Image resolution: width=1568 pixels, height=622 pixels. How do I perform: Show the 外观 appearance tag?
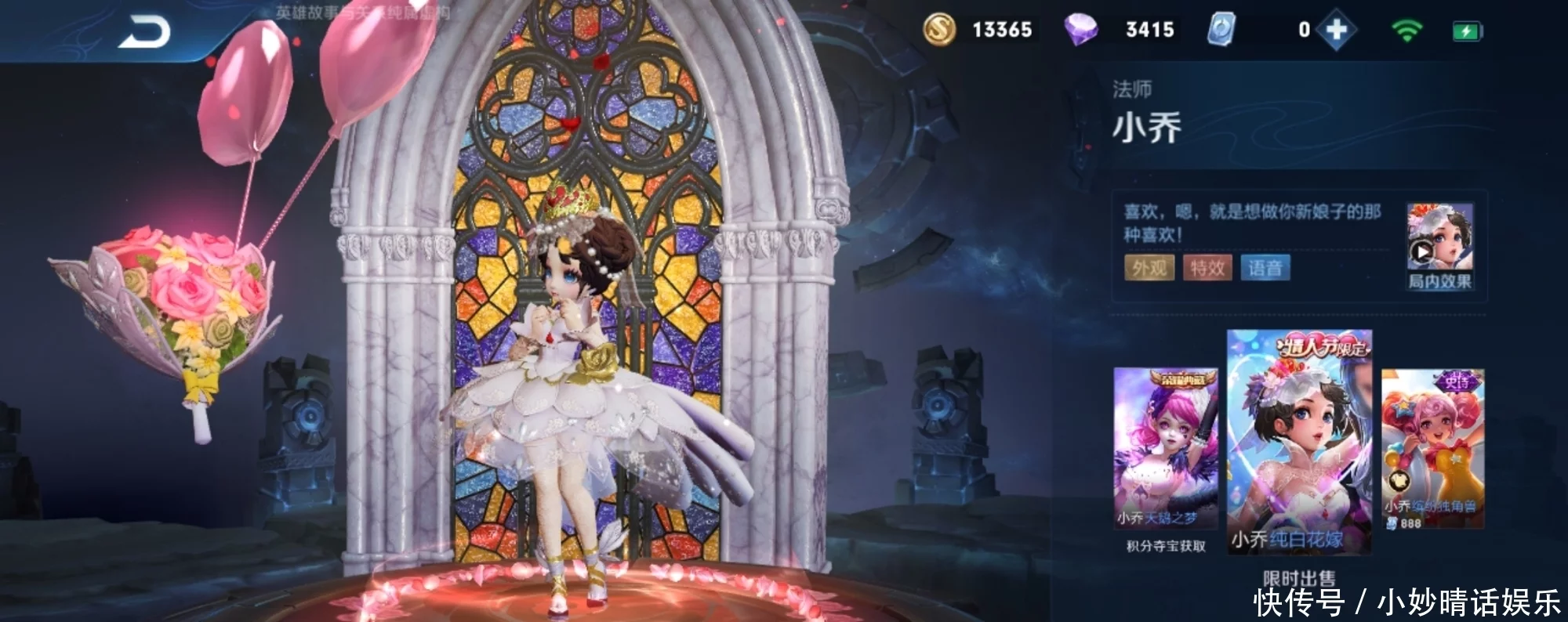click(1149, 268)
